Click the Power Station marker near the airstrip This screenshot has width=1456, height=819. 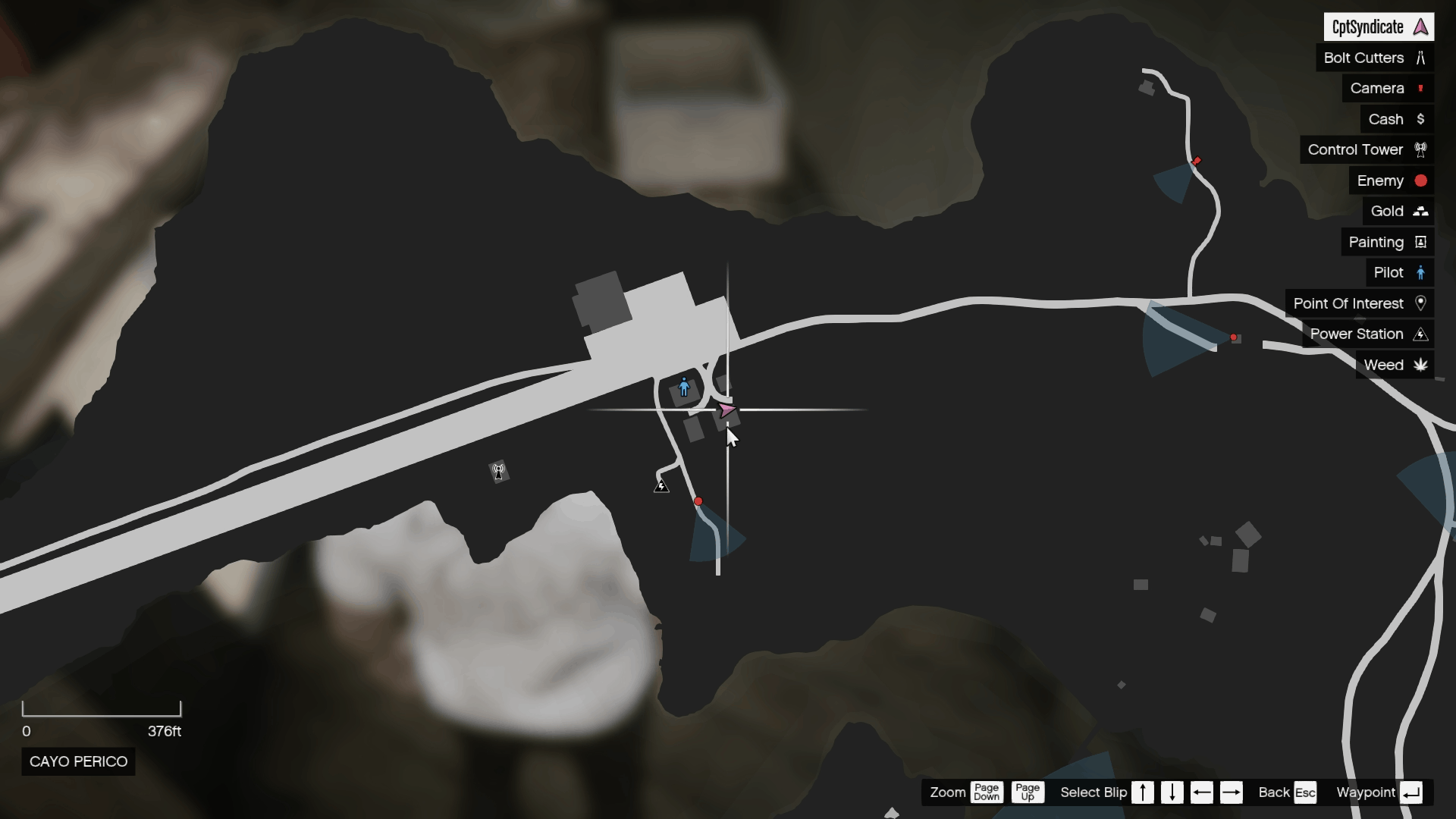(x=661, y=485)
